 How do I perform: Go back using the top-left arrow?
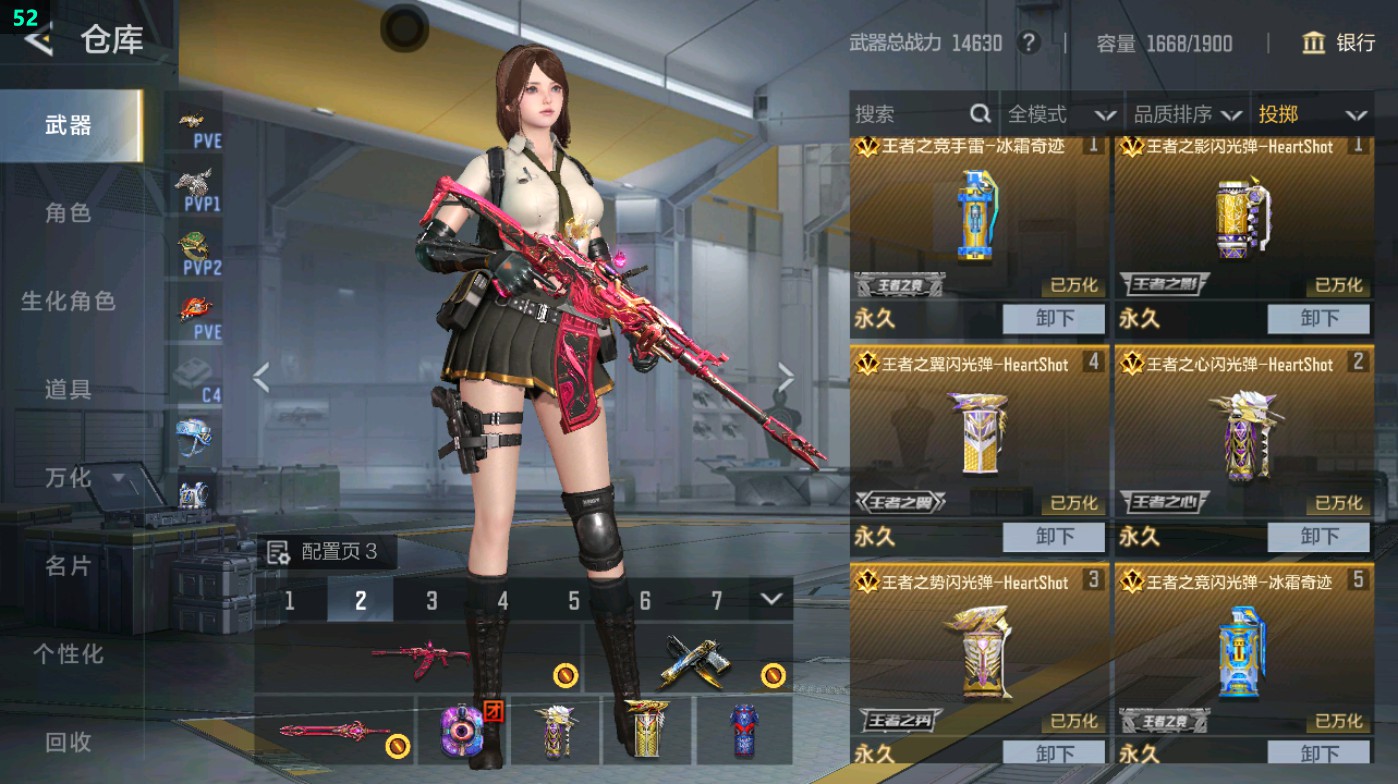[40, 40]
